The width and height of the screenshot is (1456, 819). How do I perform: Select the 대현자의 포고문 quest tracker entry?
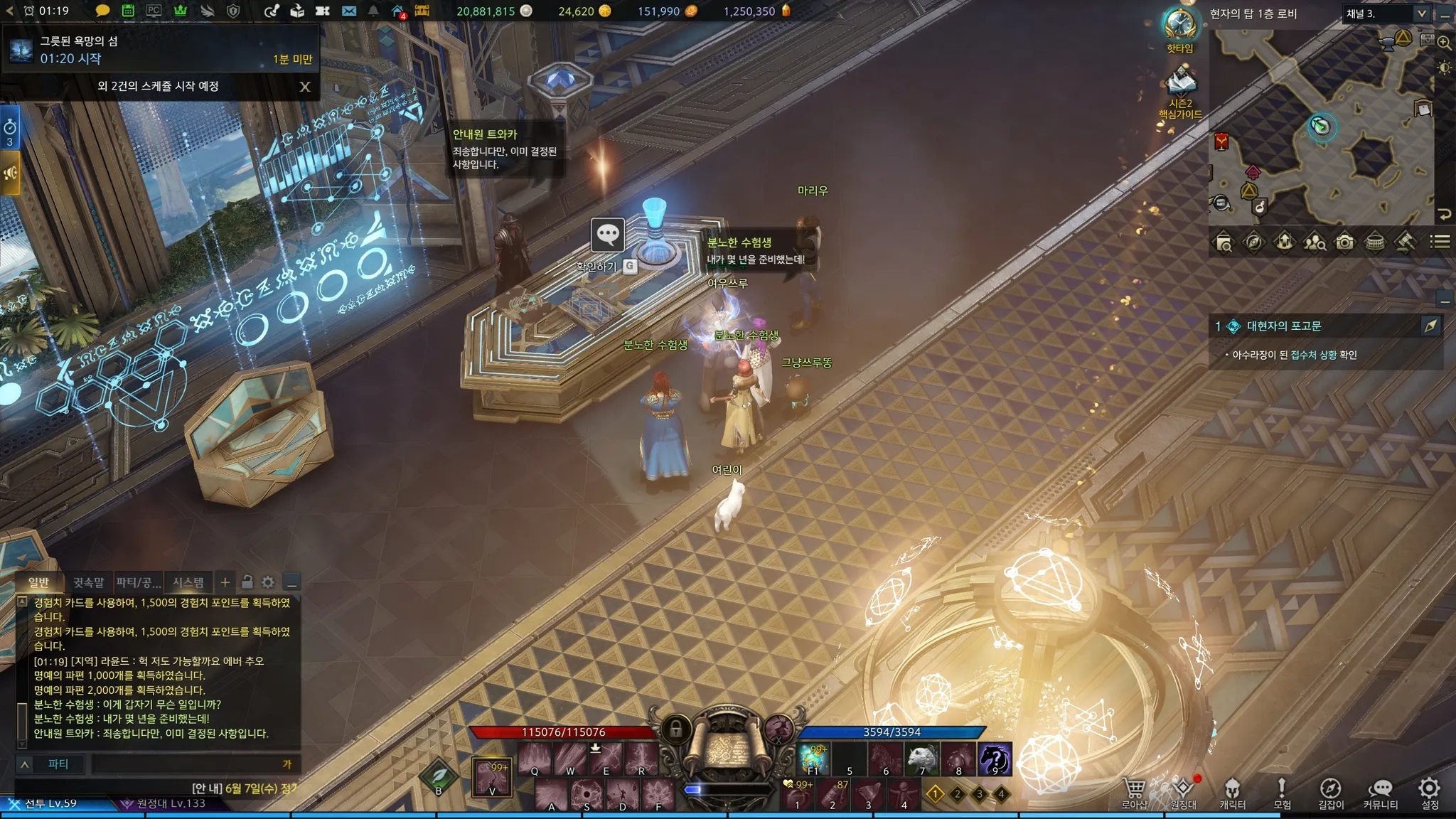pos(1283,326)
